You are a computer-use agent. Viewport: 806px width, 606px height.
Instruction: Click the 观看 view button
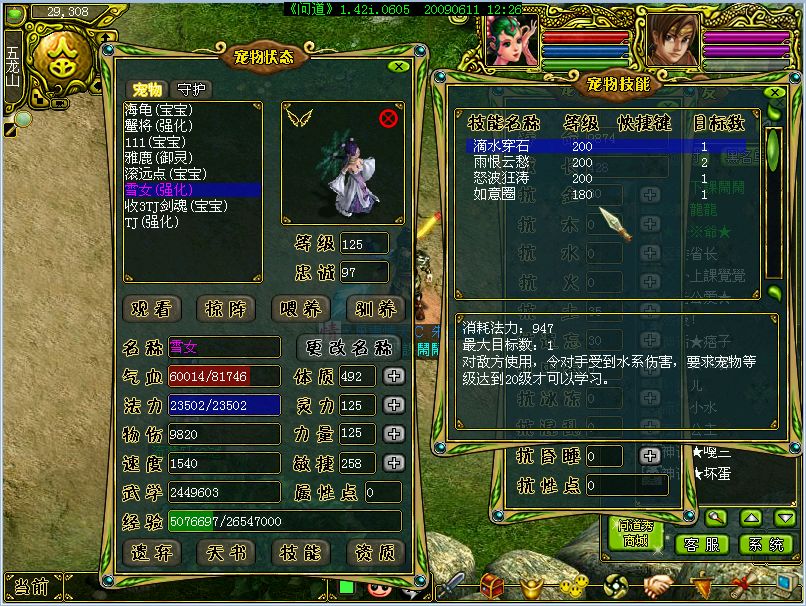pos(154,308)
